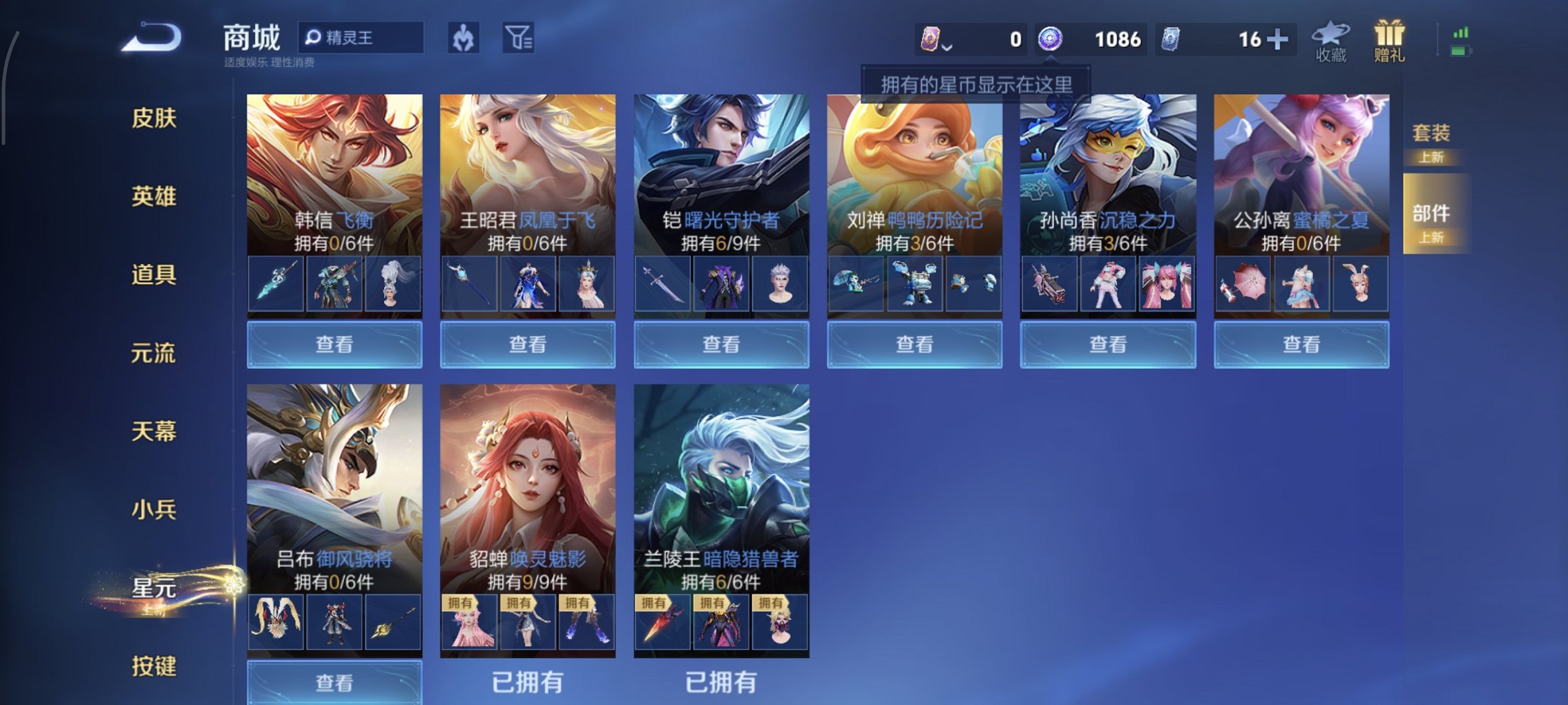Click 查看 under the 韩信飞衡 card
1568x705 pixels.
[x=333, y=344]
